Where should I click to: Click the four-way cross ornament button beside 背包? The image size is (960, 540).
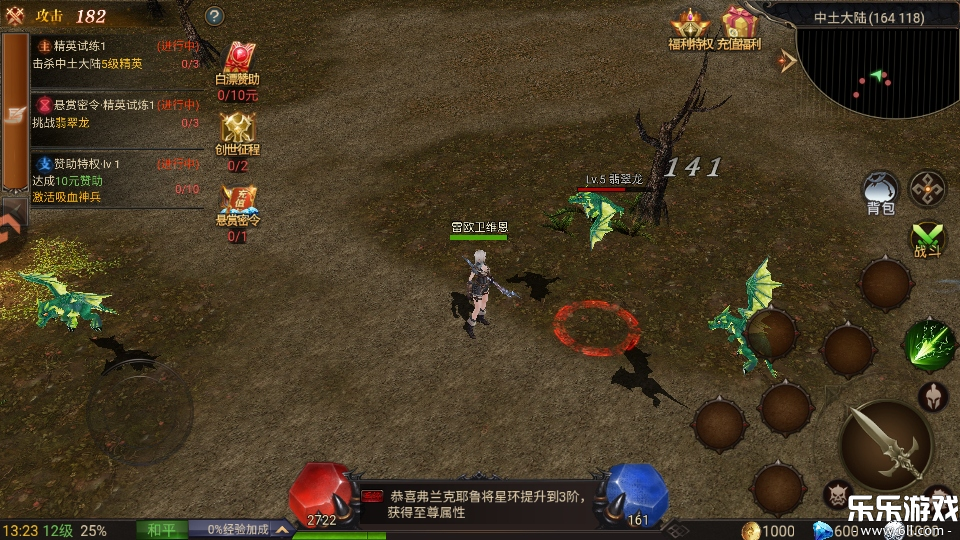[x=927, y=188]
